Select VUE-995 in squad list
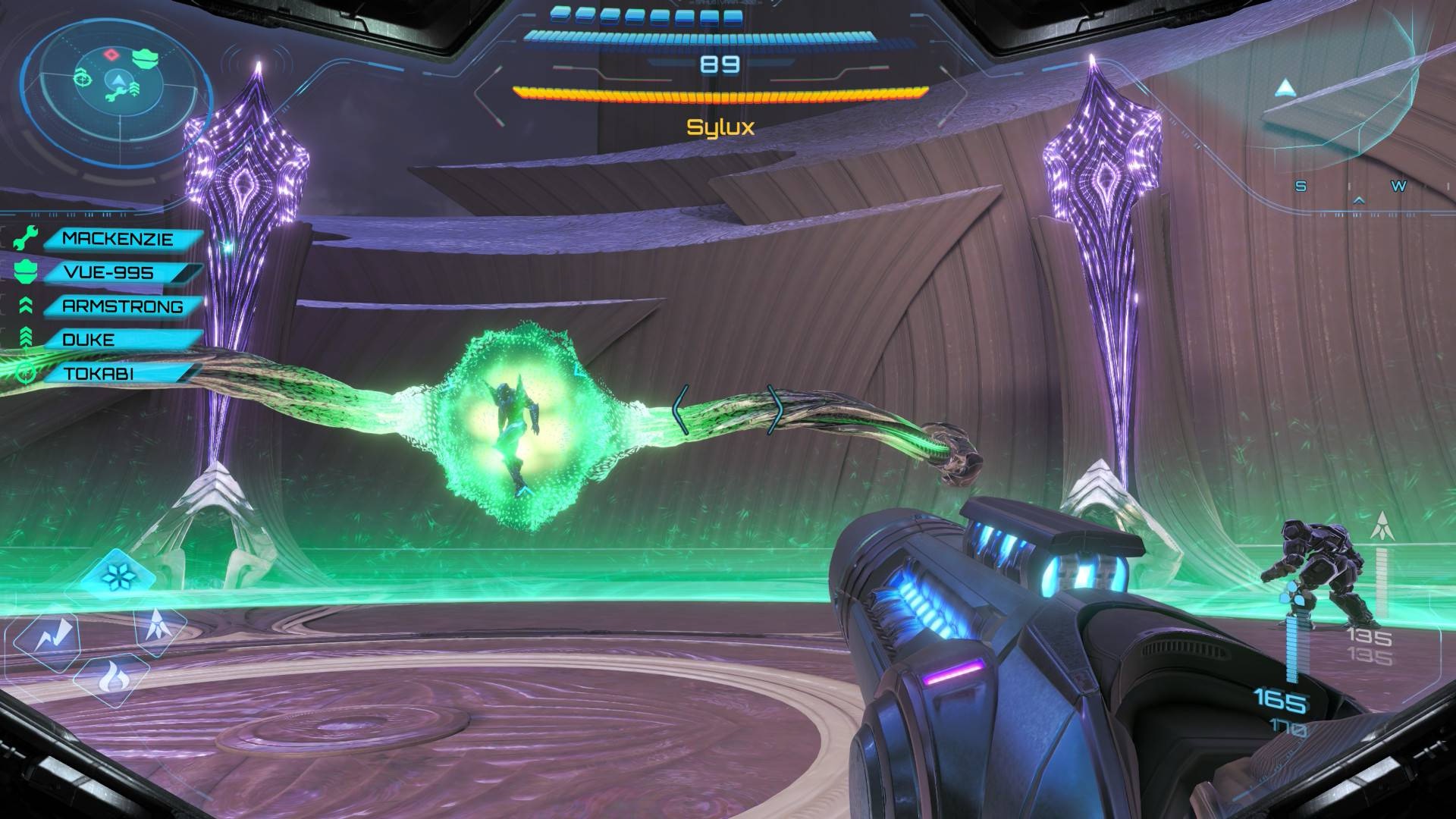 (x=108, y=273)
